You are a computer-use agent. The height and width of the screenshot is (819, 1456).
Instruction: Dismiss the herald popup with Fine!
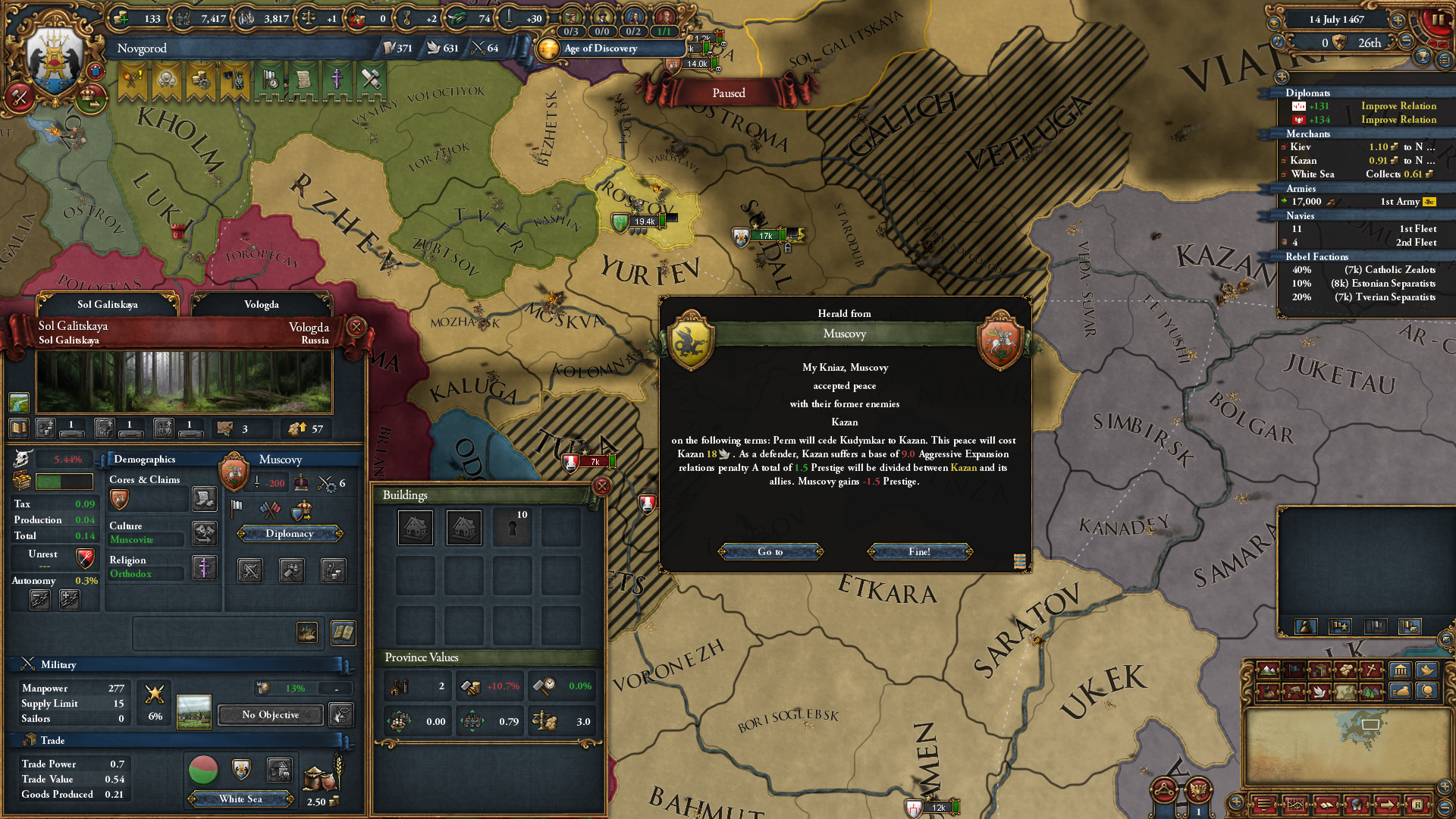click(x=919, y=551)
